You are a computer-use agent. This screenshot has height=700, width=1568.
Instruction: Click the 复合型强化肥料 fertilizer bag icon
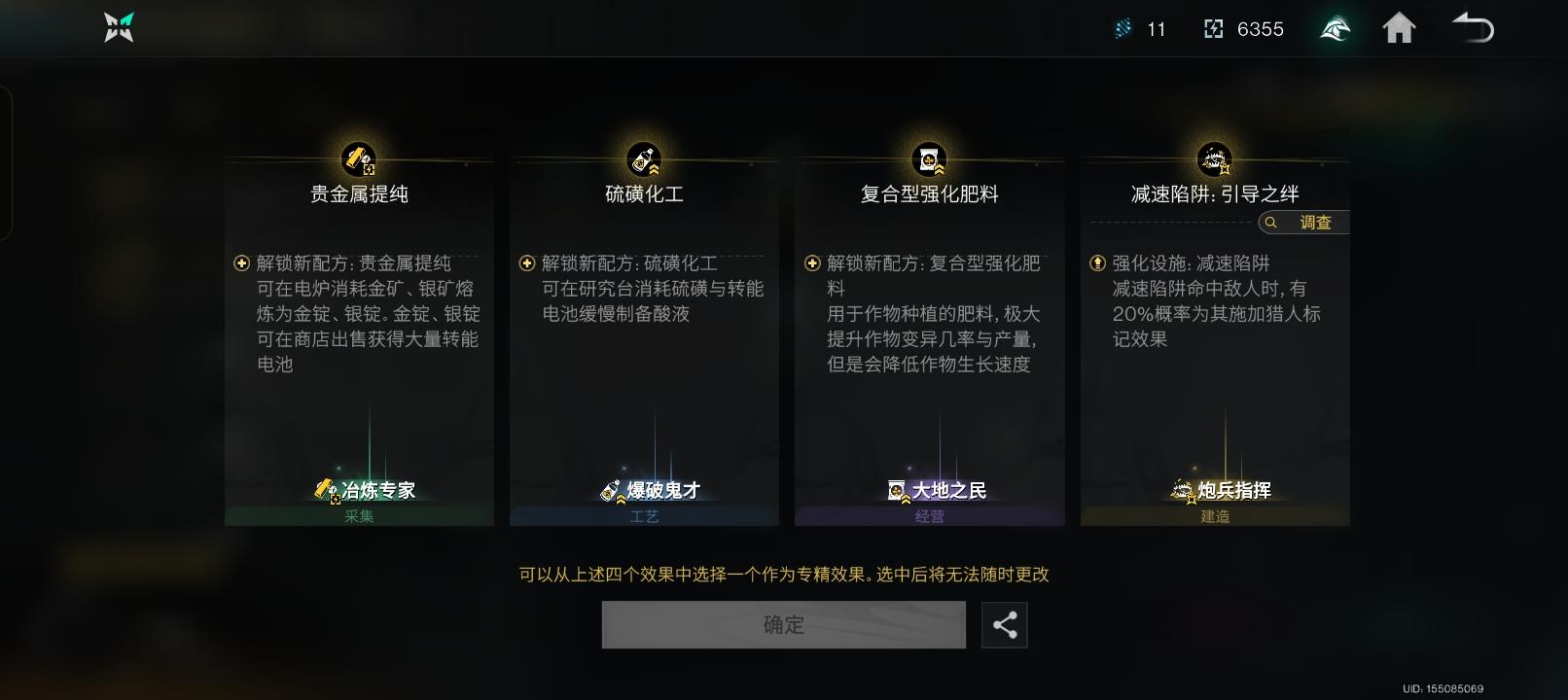928,158
